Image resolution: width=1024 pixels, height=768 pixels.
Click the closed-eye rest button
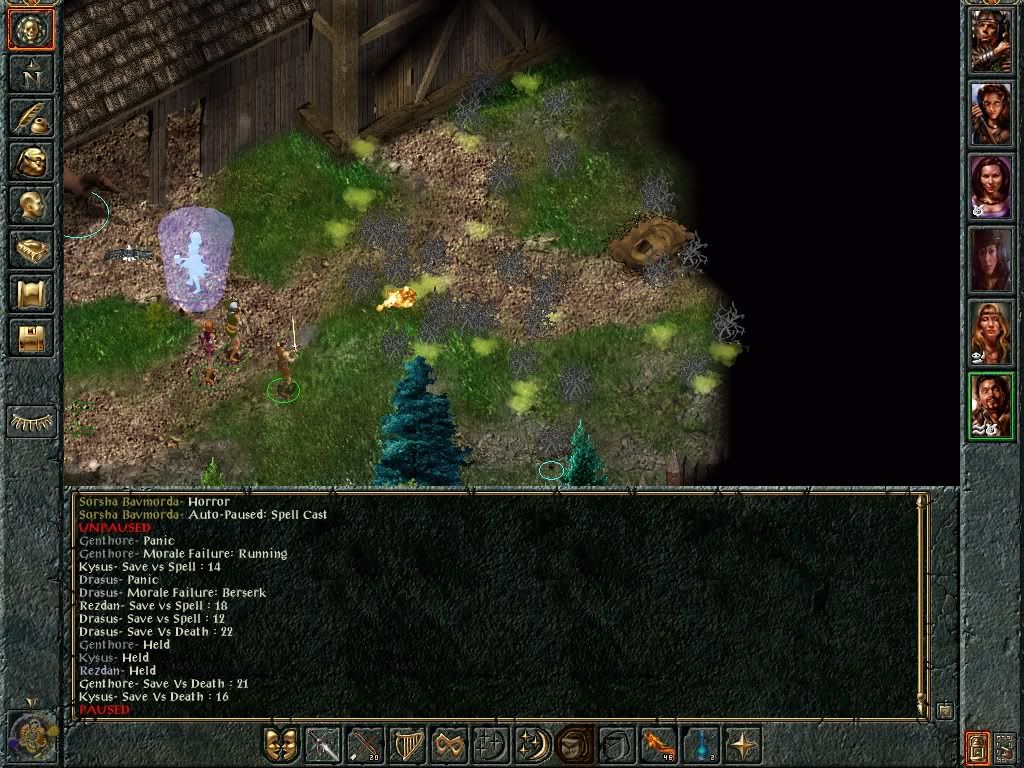click(31, 422)
